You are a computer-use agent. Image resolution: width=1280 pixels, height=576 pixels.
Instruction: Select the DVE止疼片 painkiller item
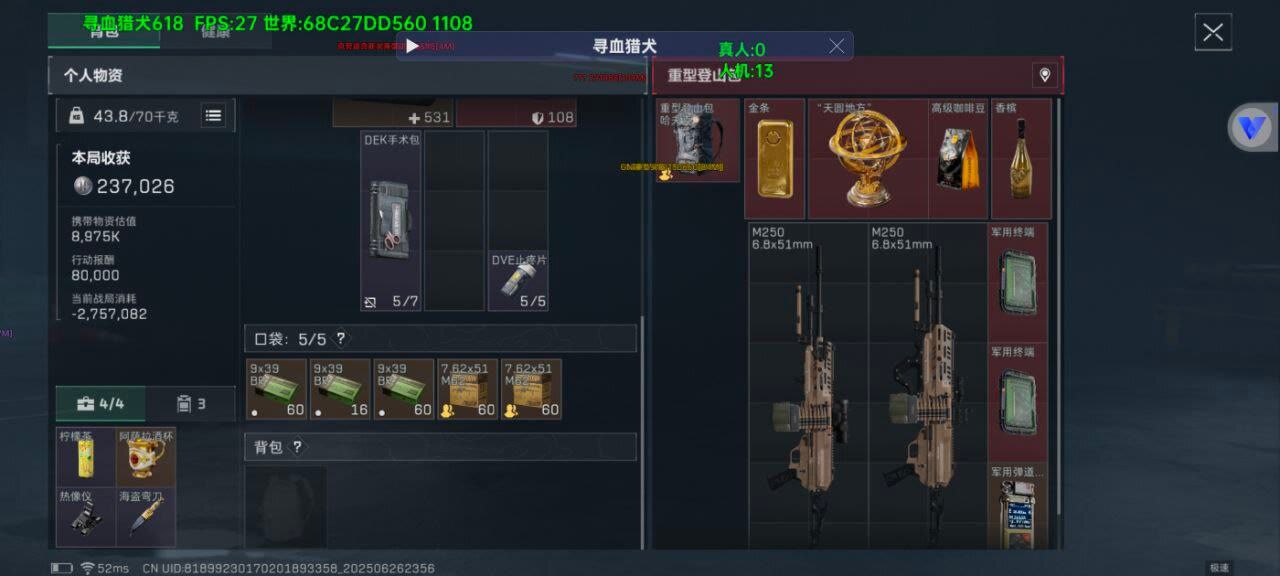tap(518, 281)
